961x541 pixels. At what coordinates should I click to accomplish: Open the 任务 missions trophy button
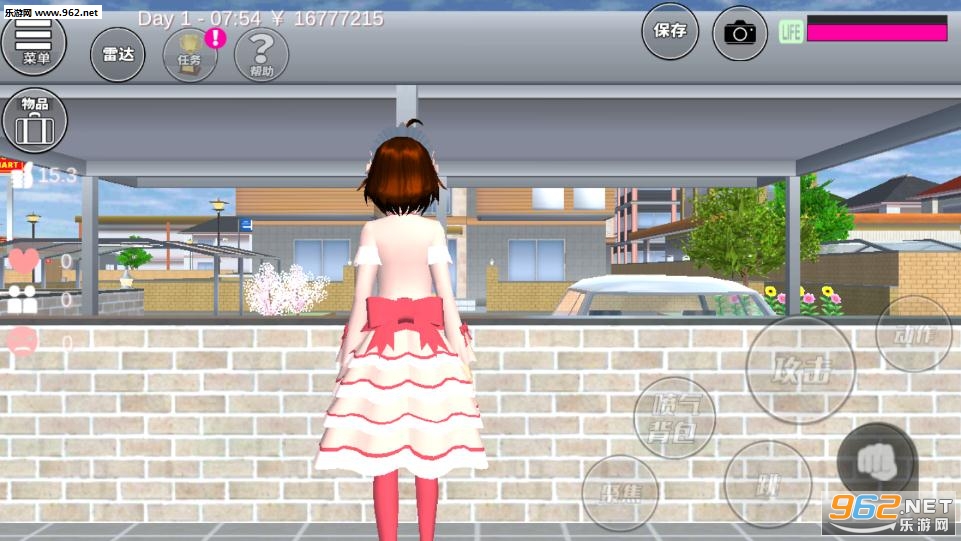(189, 54)
